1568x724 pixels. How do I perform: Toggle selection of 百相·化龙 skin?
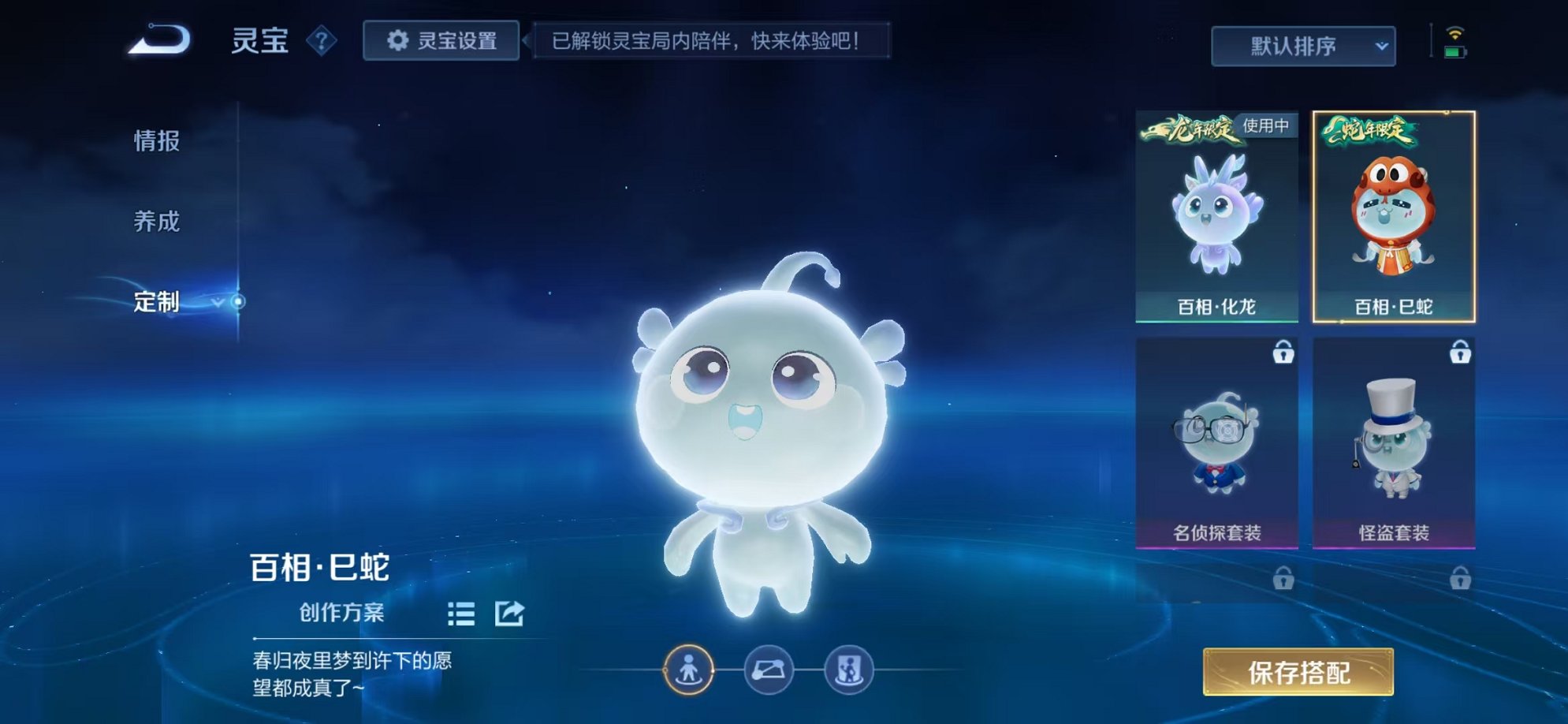click(1218, 217)
